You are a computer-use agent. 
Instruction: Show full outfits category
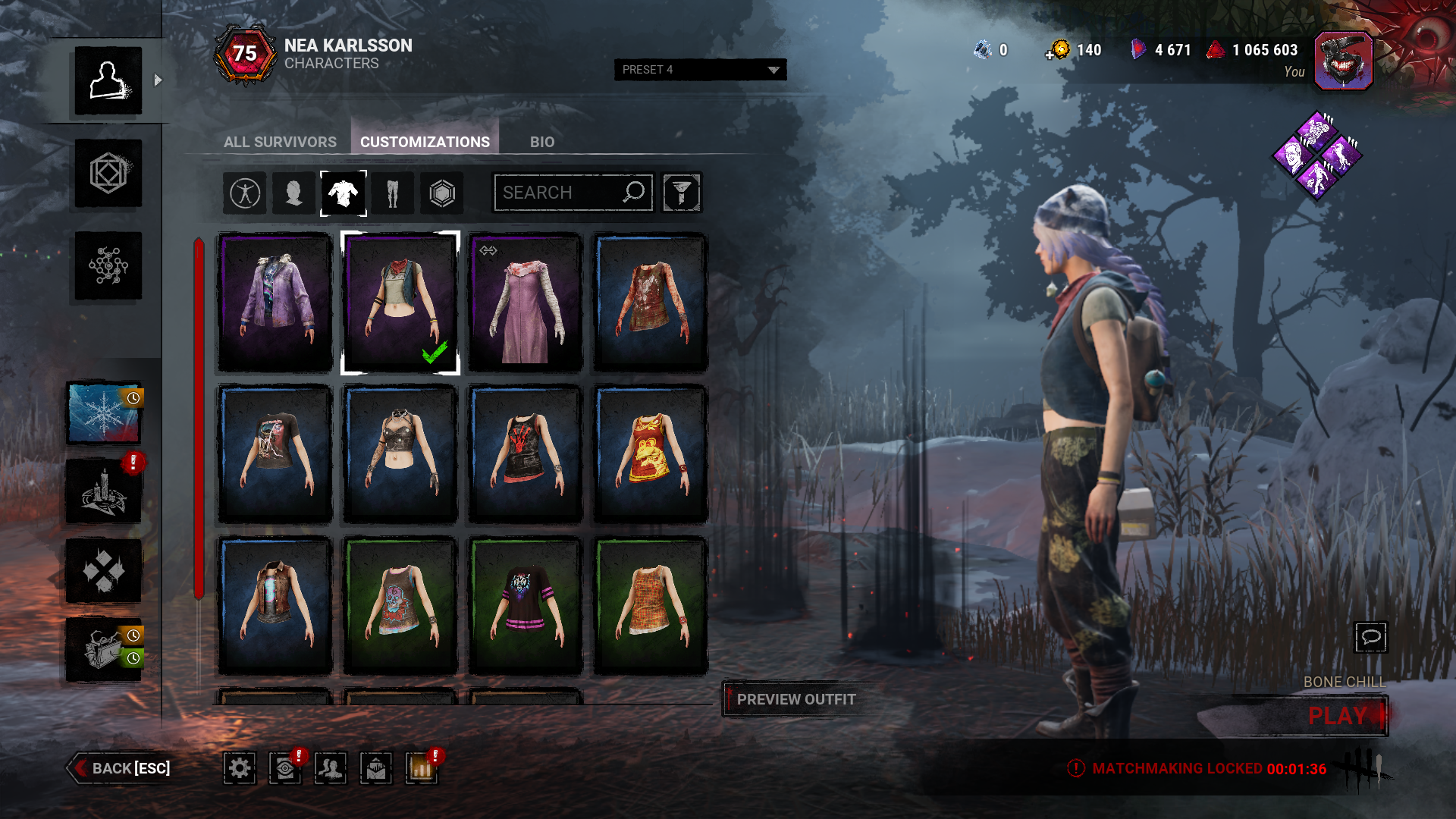(x=245, y=193)
